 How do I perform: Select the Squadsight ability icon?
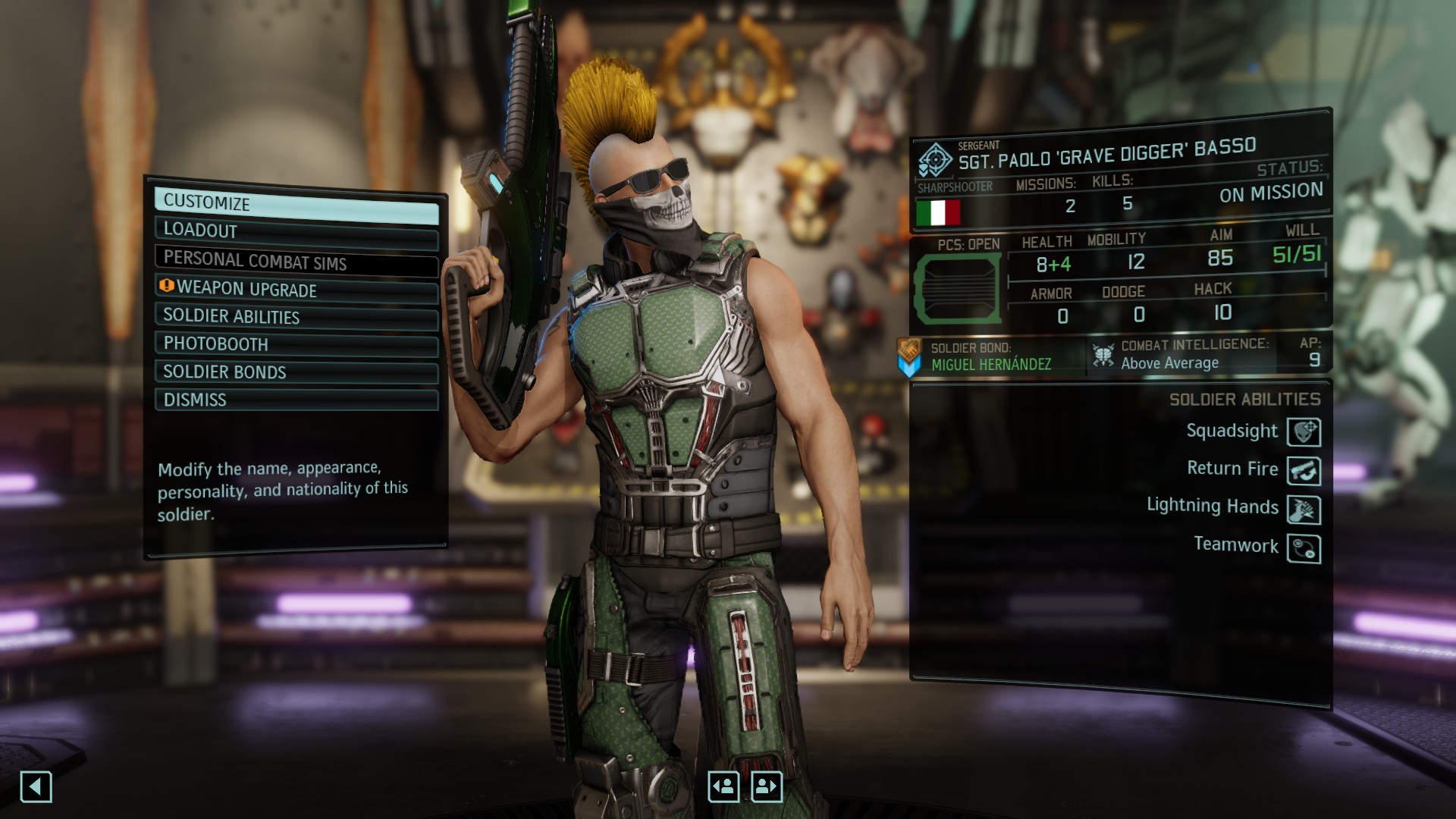1304,431
